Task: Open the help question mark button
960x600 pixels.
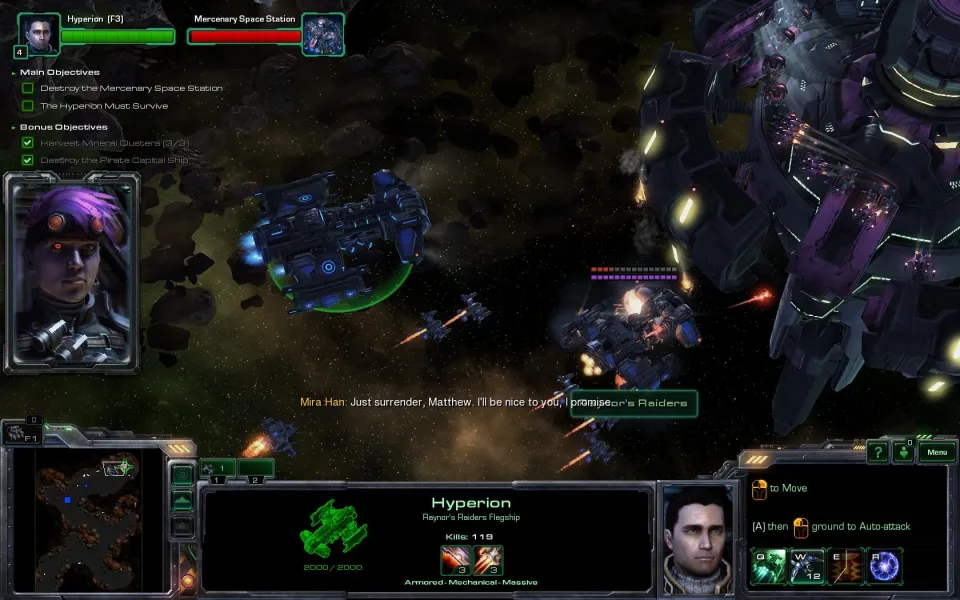Action: [x=877, y=452]
